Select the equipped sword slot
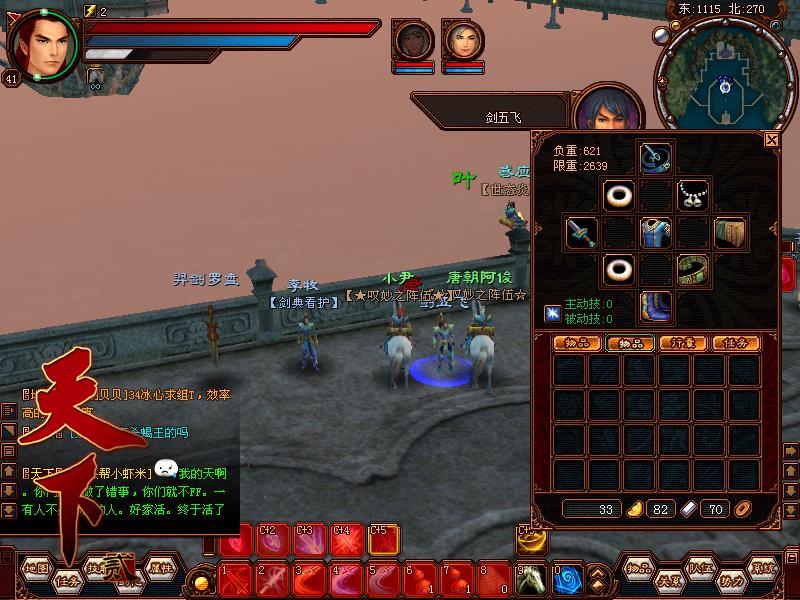This screenshot has width=800, height=600. tap(581, 232)
